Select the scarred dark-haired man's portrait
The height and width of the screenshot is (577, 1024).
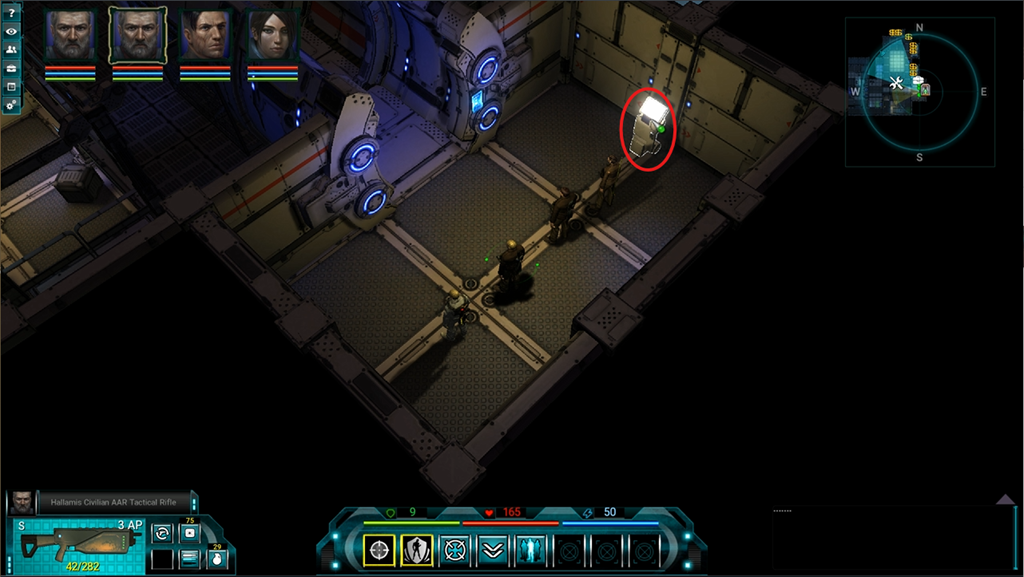(x=205, y=37)
